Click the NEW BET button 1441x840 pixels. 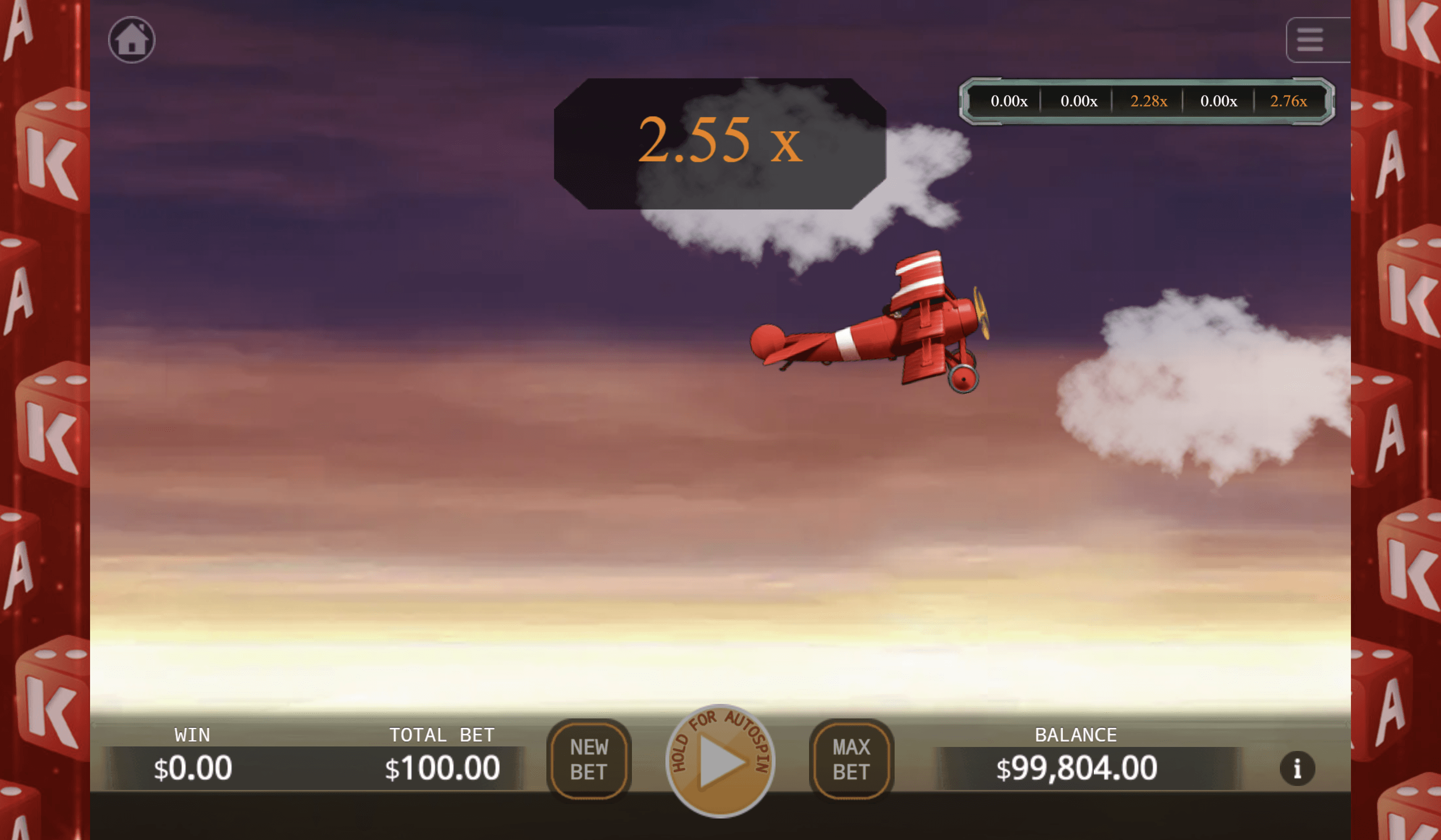click(x=589, y=760)
